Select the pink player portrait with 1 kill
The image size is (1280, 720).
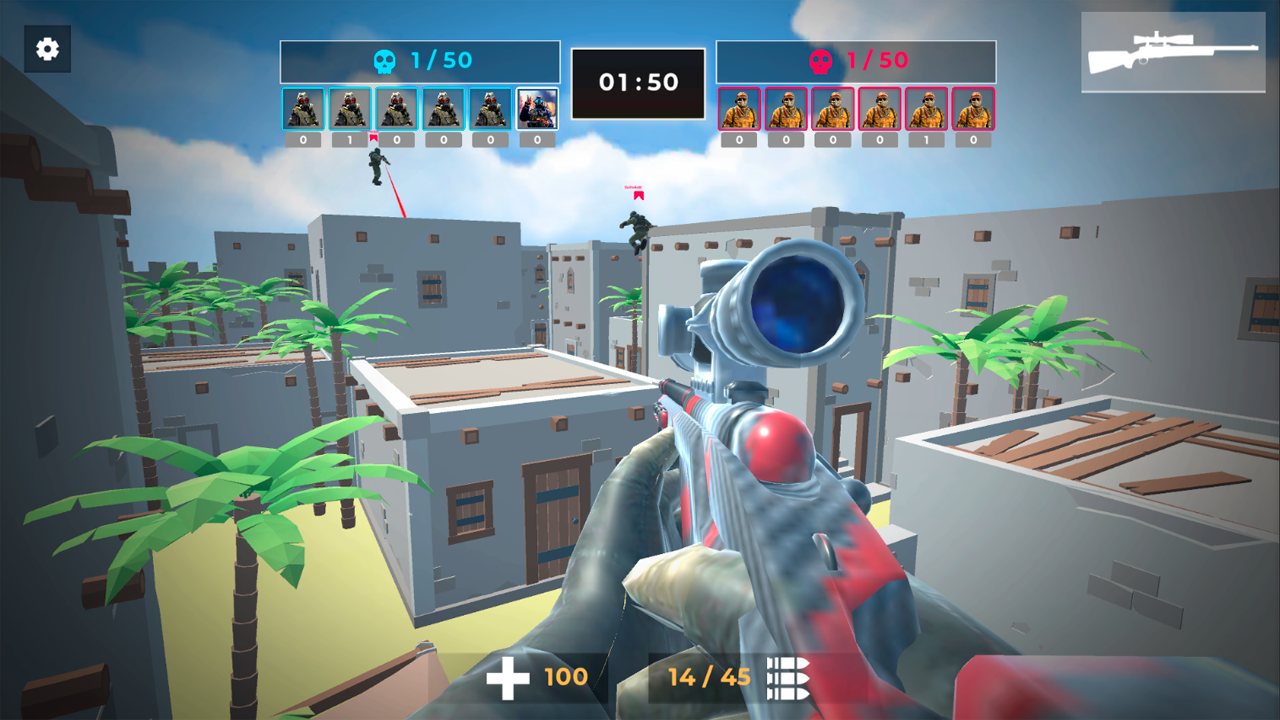924,108
